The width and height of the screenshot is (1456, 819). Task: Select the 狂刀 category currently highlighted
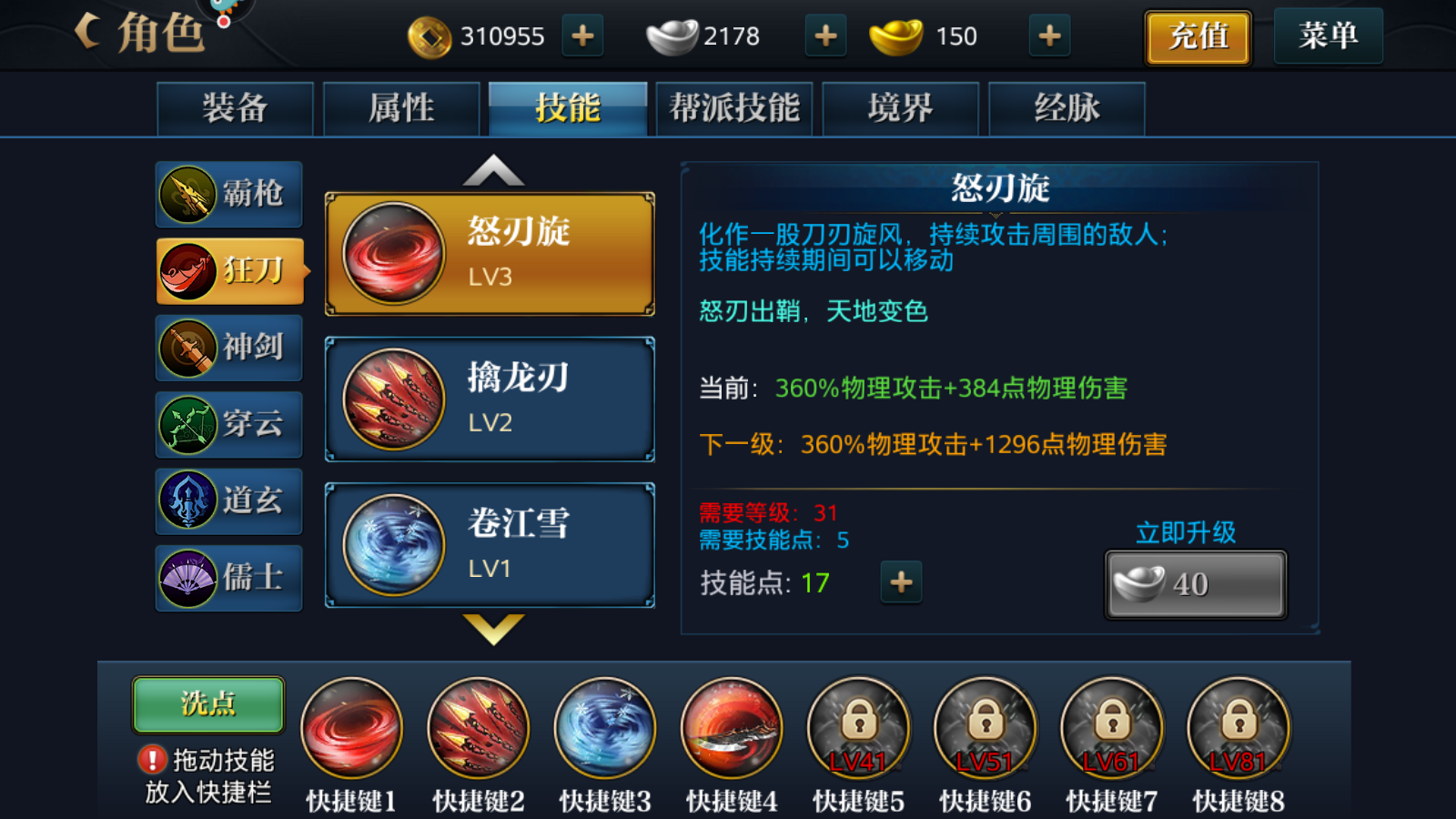click(x=227, y=270)
